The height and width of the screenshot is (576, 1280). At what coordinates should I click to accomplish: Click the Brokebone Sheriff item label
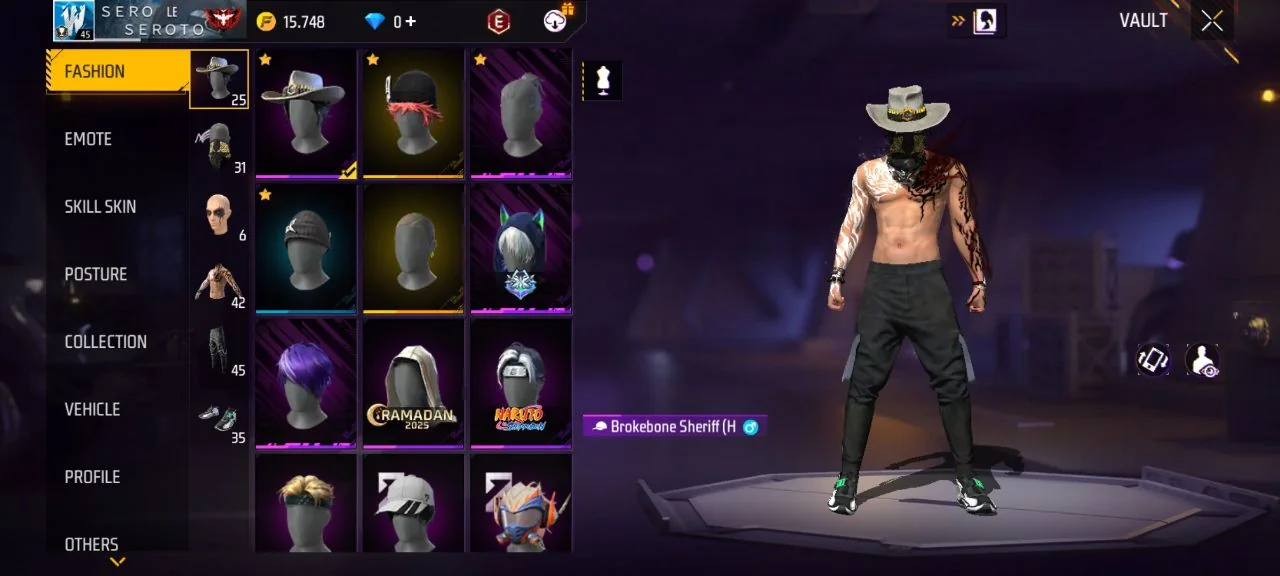pos(674,427)
